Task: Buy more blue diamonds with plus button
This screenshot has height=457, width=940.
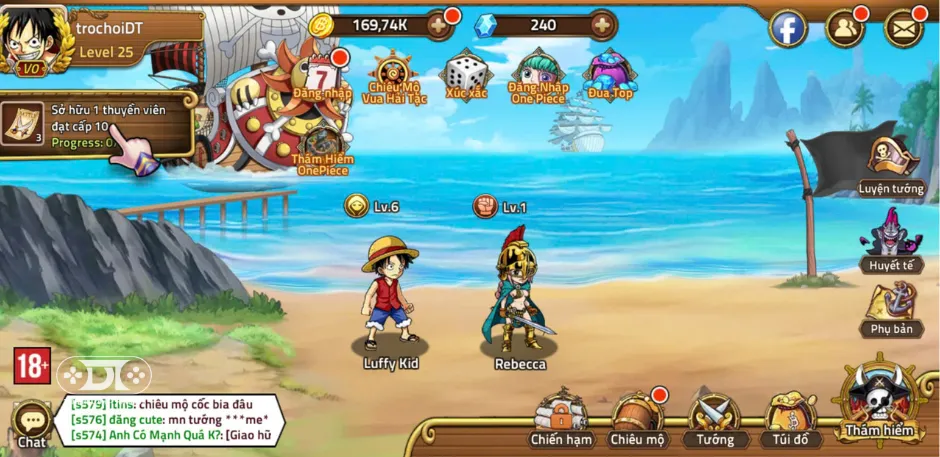Action: [602, 26]
